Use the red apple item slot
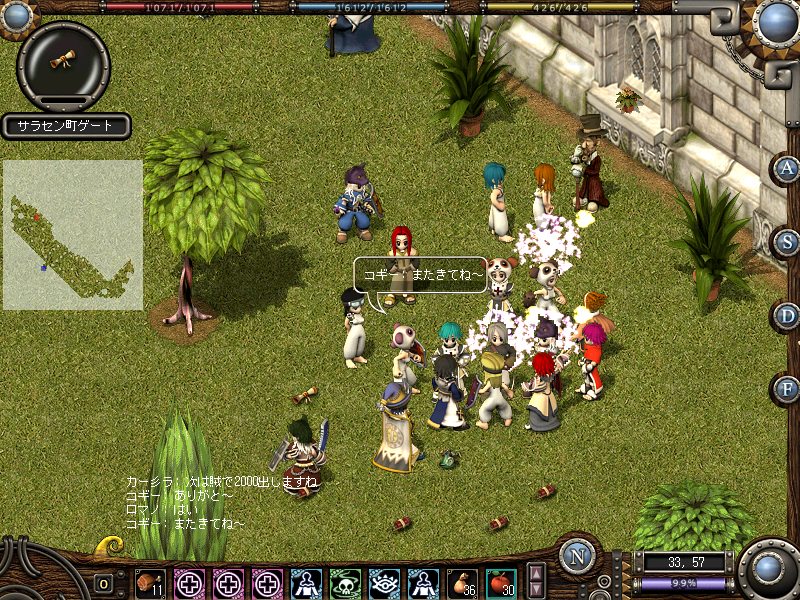The width and height of the screenshot is (800, 600). [500, 583]
